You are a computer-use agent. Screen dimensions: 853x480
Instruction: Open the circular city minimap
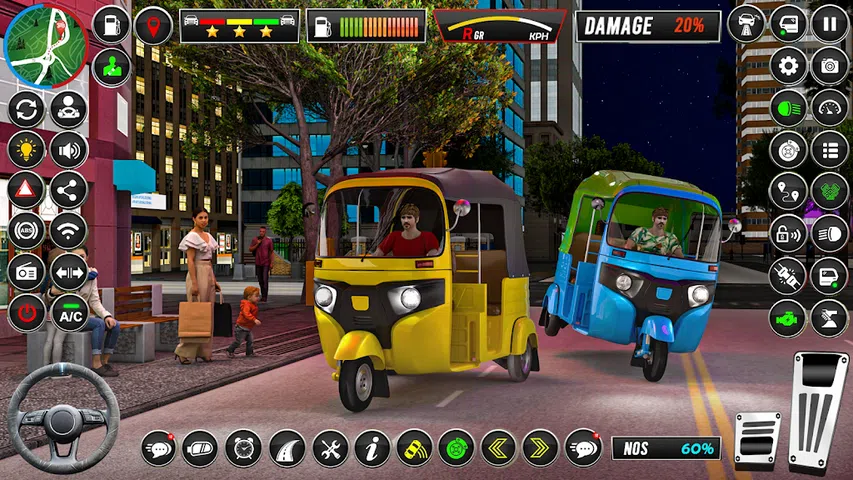pyautogui.click(x=44, y=45)
